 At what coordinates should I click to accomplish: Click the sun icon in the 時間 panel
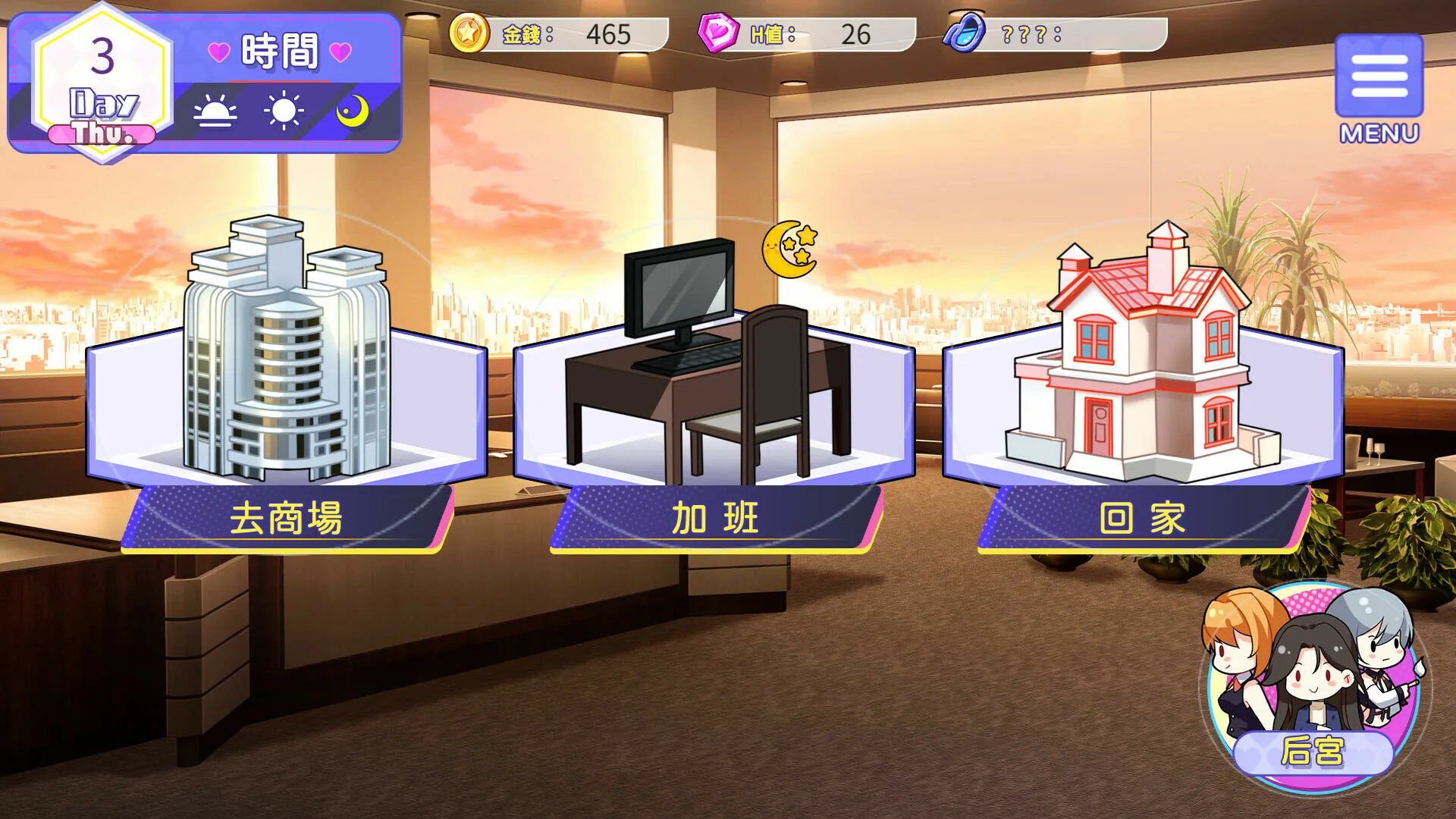point(283,110)
